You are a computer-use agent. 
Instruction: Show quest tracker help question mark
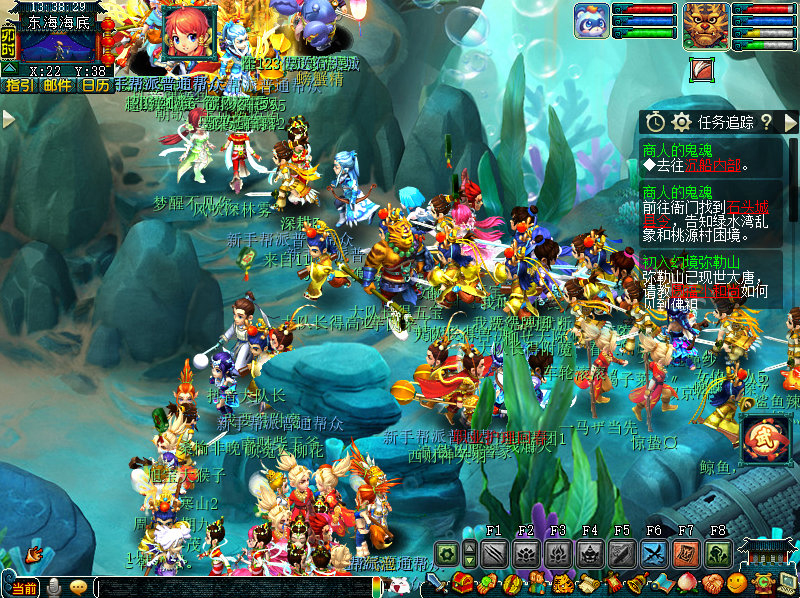pos(766,122)
